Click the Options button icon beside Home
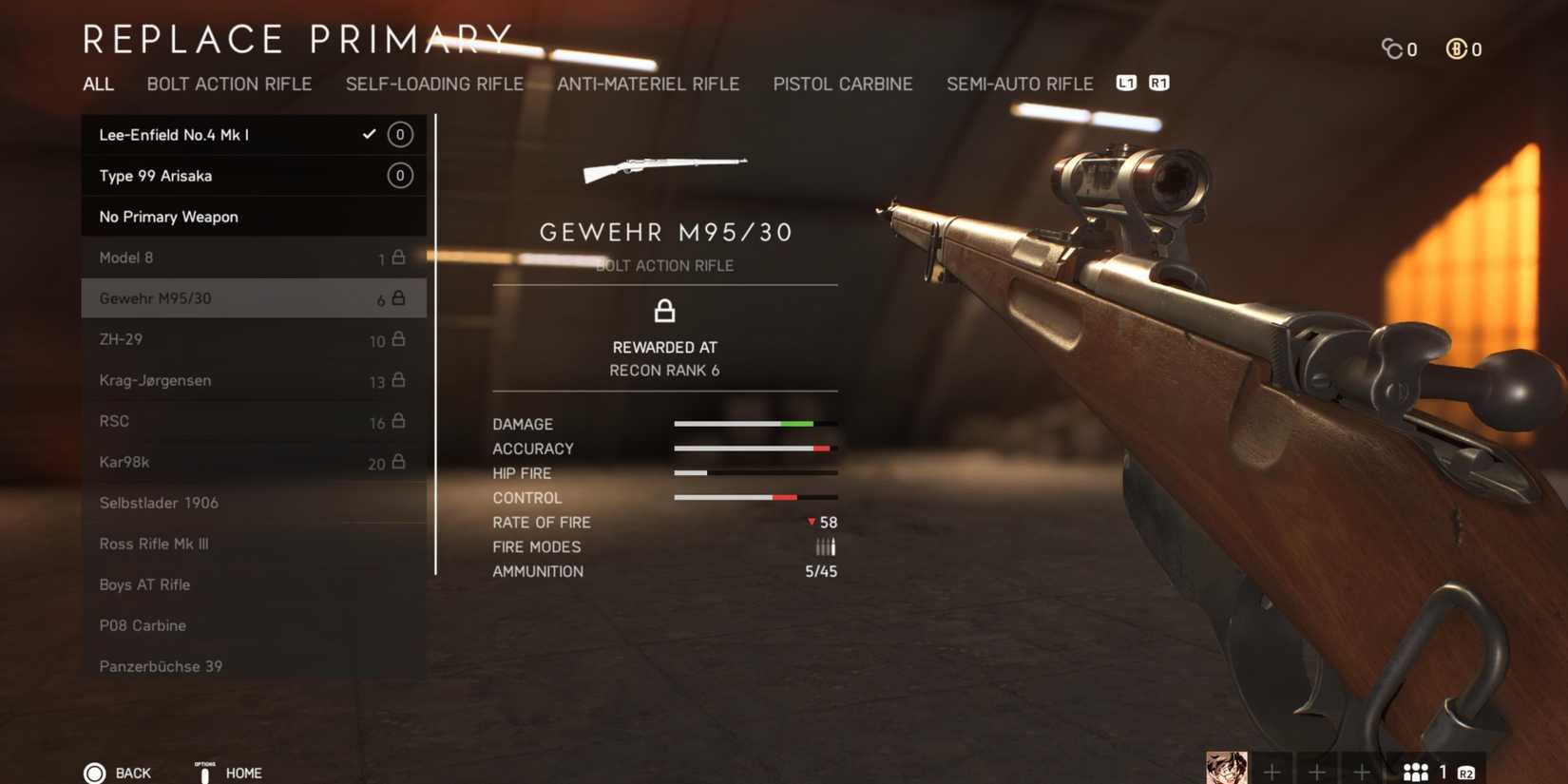1568x784 pixels. click(204, 770)
